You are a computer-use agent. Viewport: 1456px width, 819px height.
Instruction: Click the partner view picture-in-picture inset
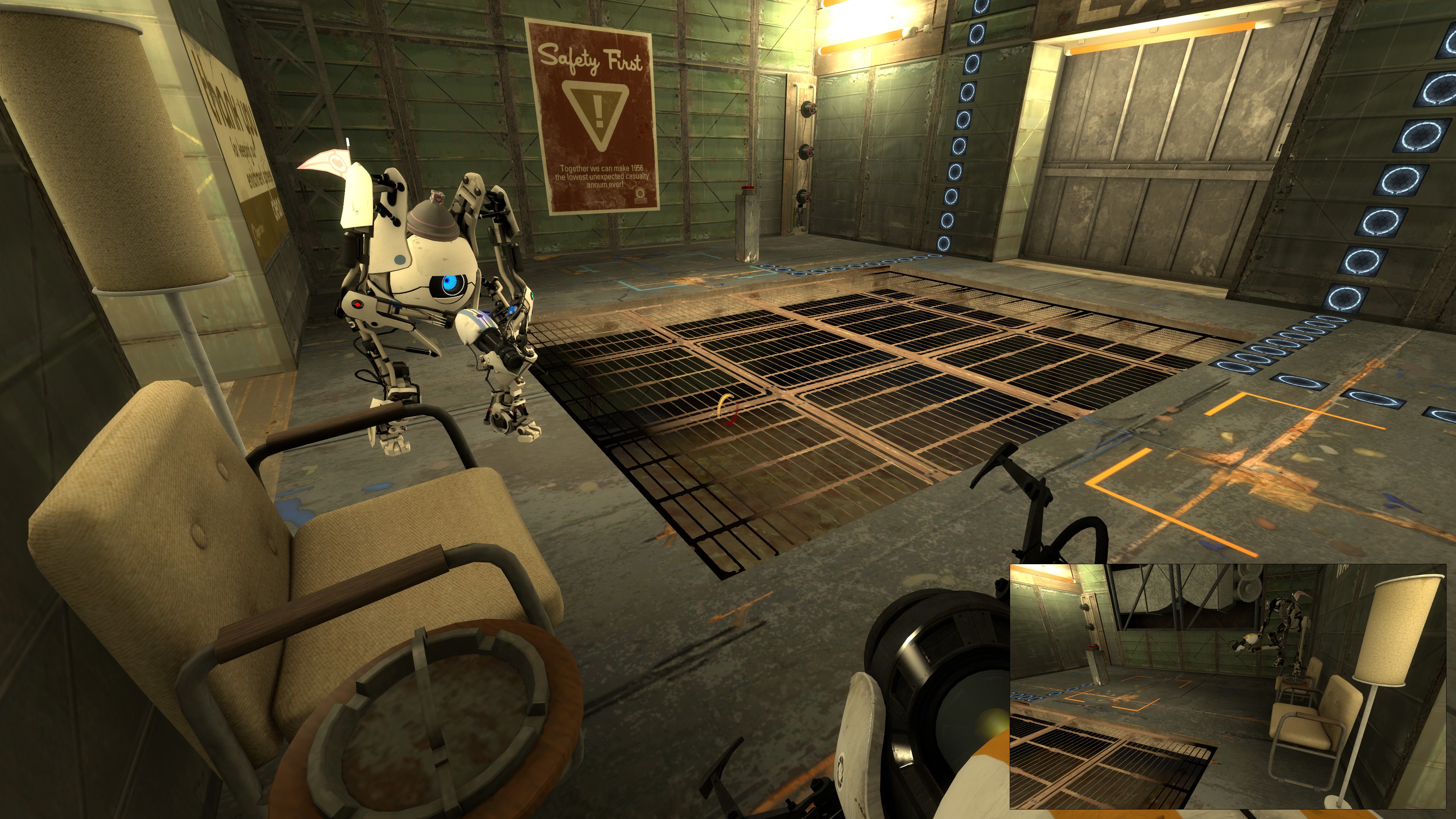pos(1227,686)
